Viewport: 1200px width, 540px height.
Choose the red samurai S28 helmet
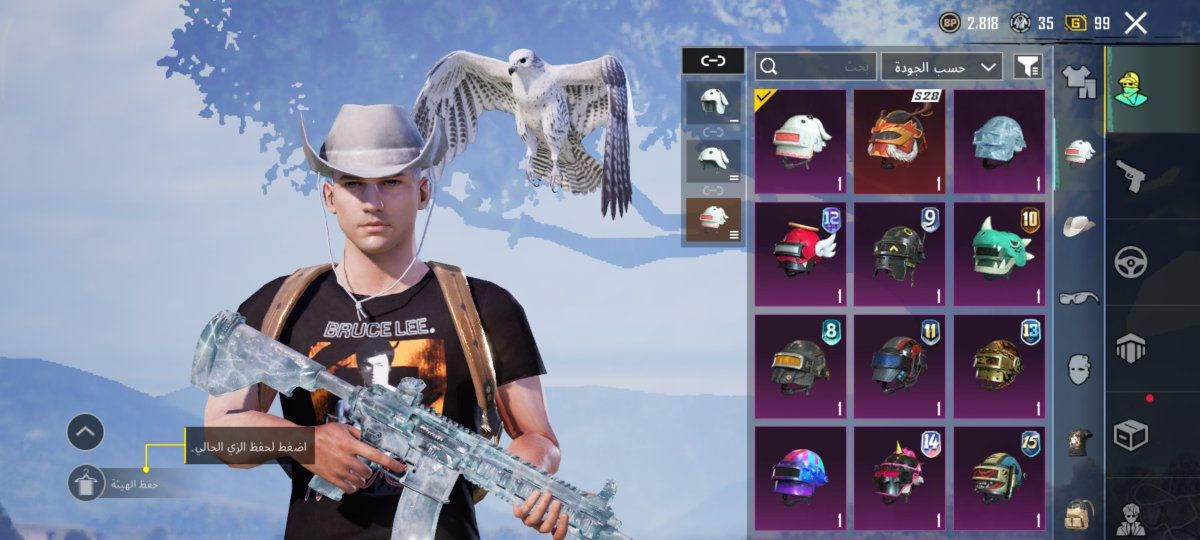pyautogui.click(x=899, y=141)
